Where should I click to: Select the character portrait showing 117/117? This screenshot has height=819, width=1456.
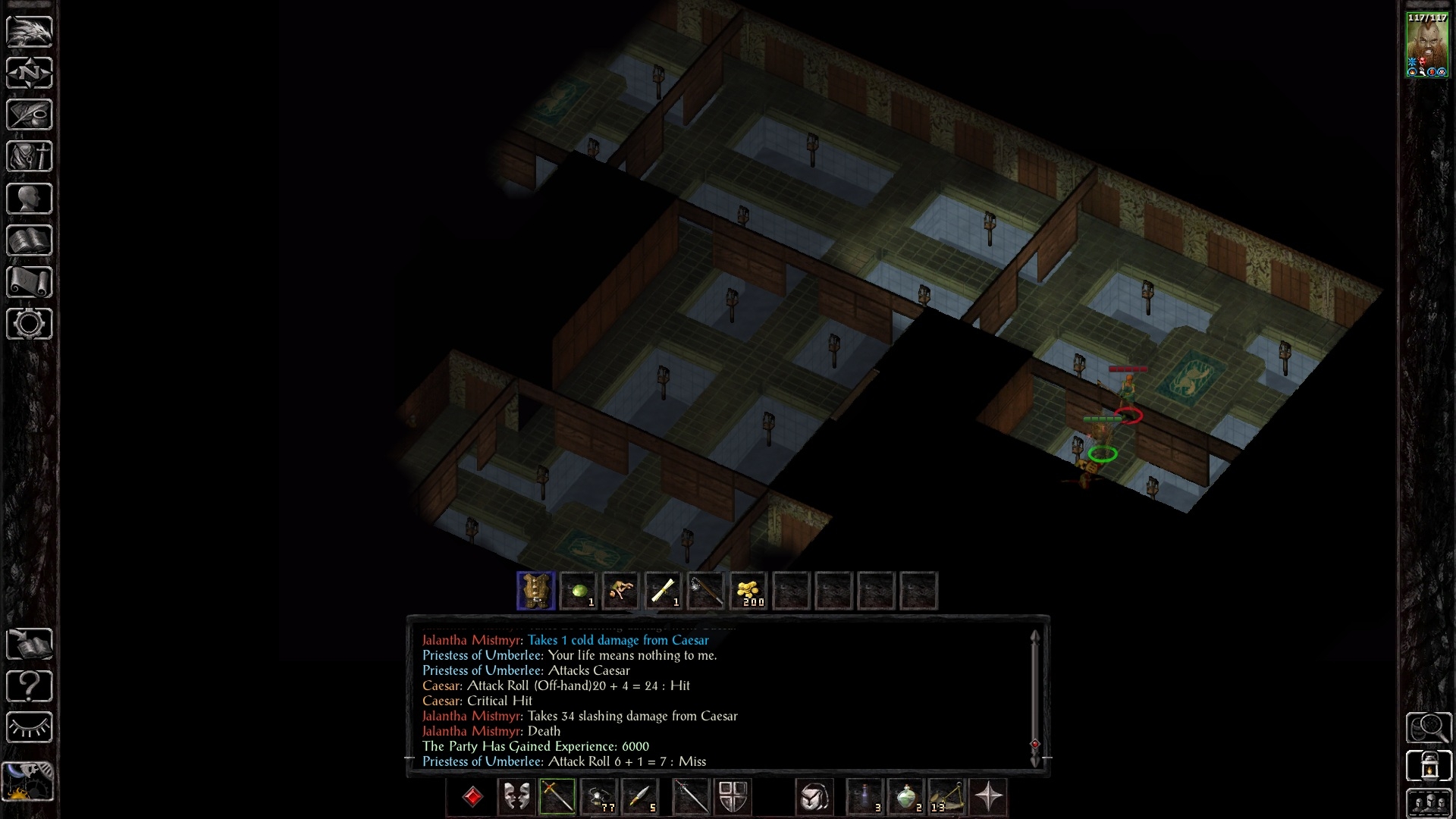(x=1427, y=45)
